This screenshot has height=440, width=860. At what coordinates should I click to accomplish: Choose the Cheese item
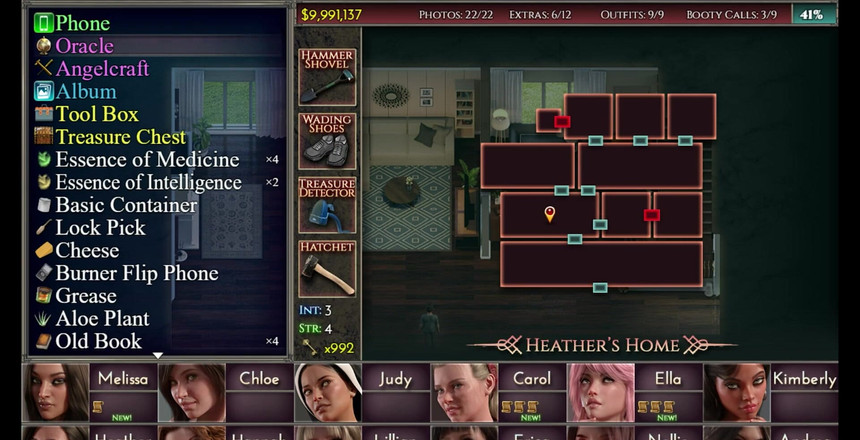[87, 251]
